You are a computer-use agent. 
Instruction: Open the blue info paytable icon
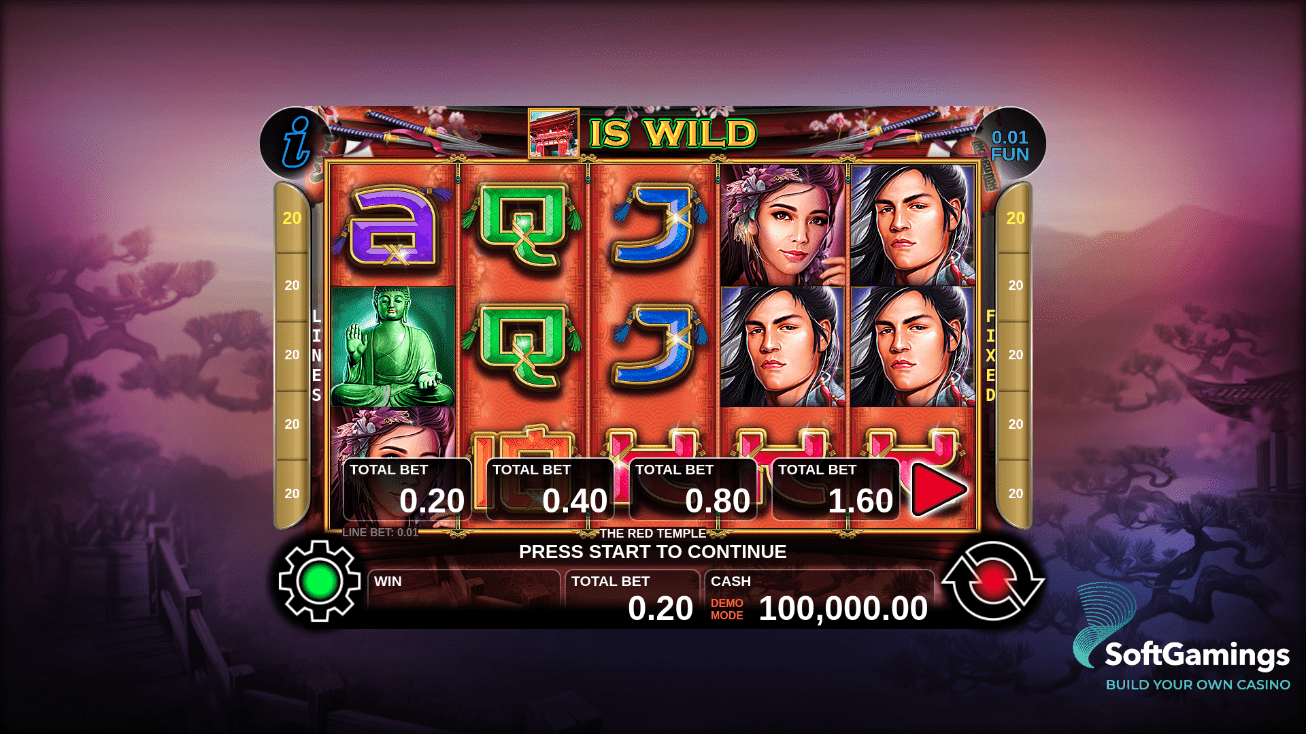(295, 143)
